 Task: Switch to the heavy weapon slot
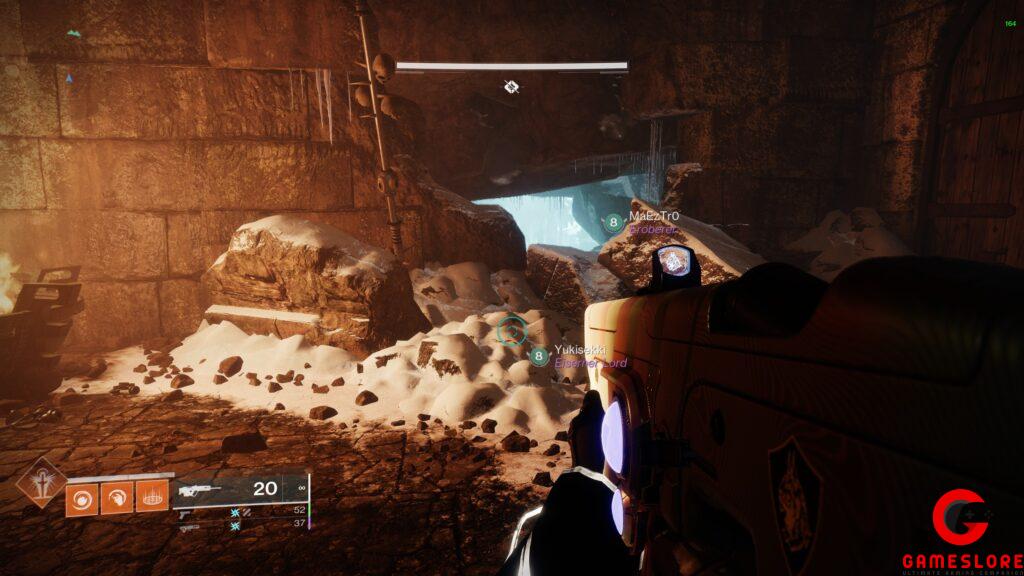point(189,528)
